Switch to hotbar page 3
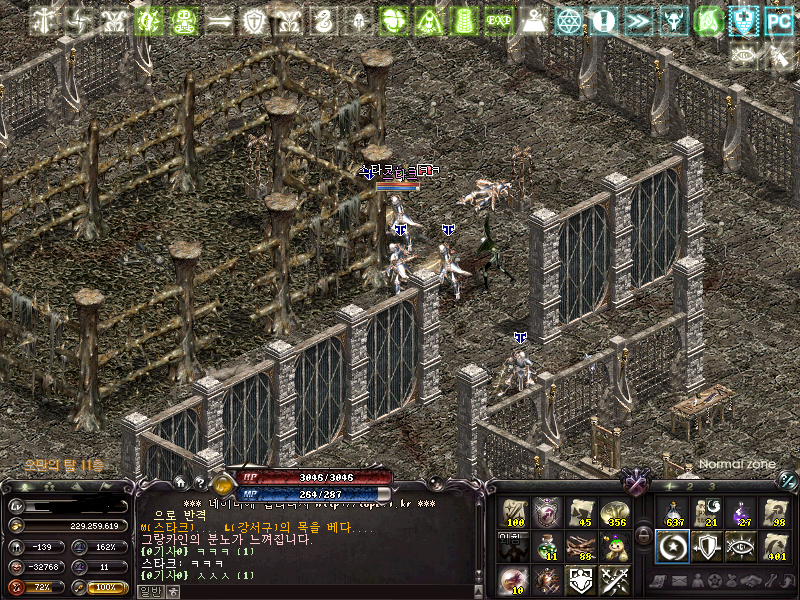Image resolution: width=800 pixels, height=600 pixels. click(x=711, y=486)
